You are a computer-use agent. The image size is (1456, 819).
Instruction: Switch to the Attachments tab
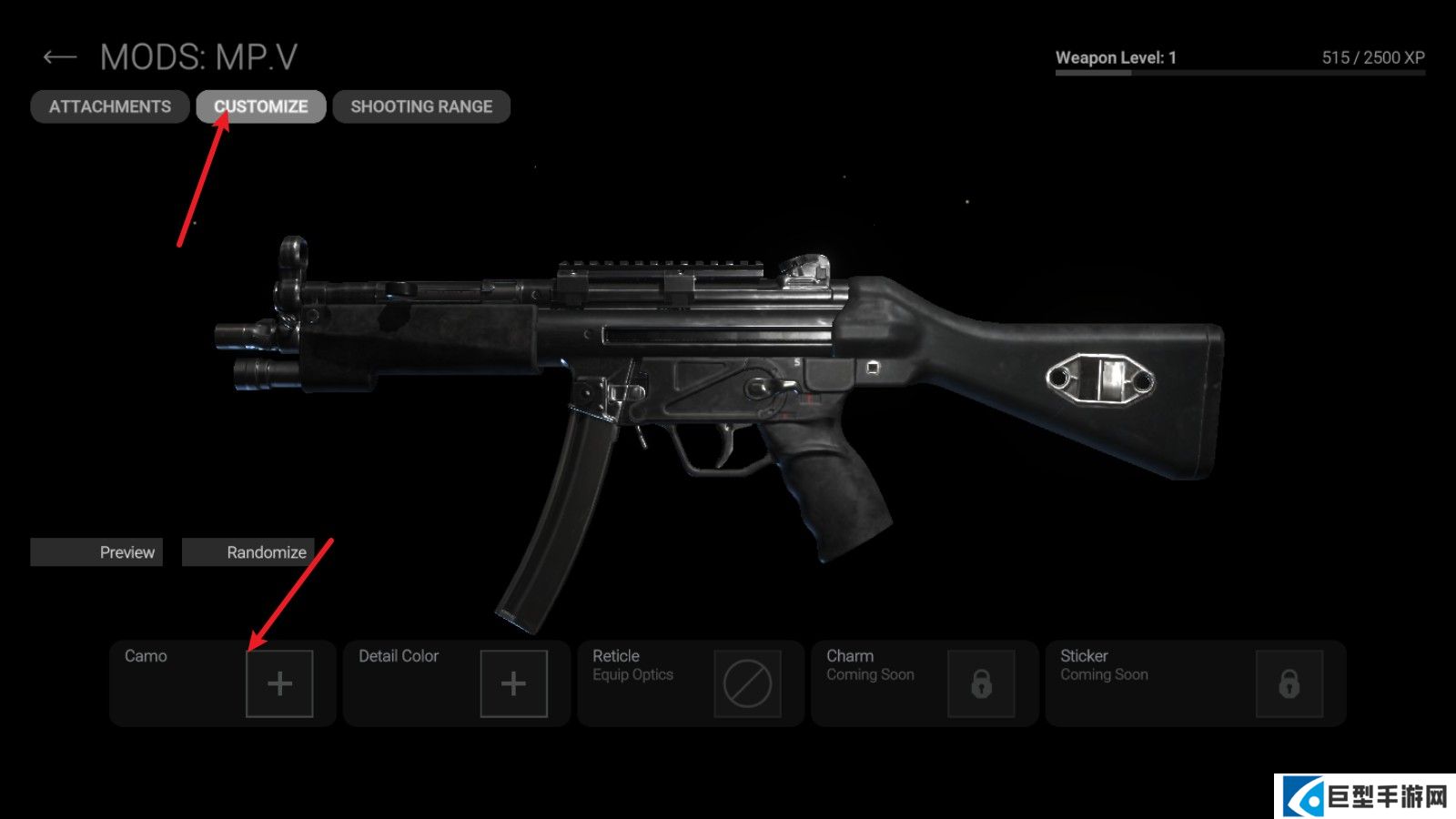point(110,106)
